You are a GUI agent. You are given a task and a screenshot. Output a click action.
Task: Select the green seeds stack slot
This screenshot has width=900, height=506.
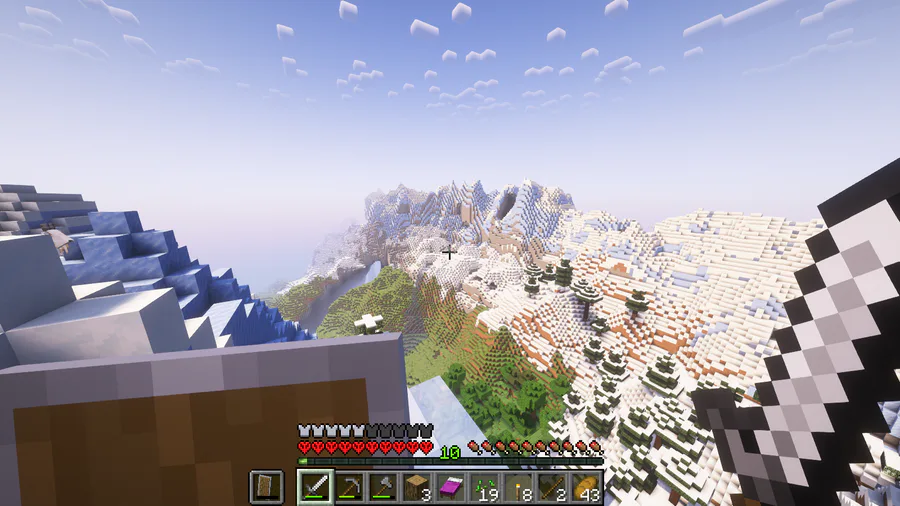pos(485,487)
